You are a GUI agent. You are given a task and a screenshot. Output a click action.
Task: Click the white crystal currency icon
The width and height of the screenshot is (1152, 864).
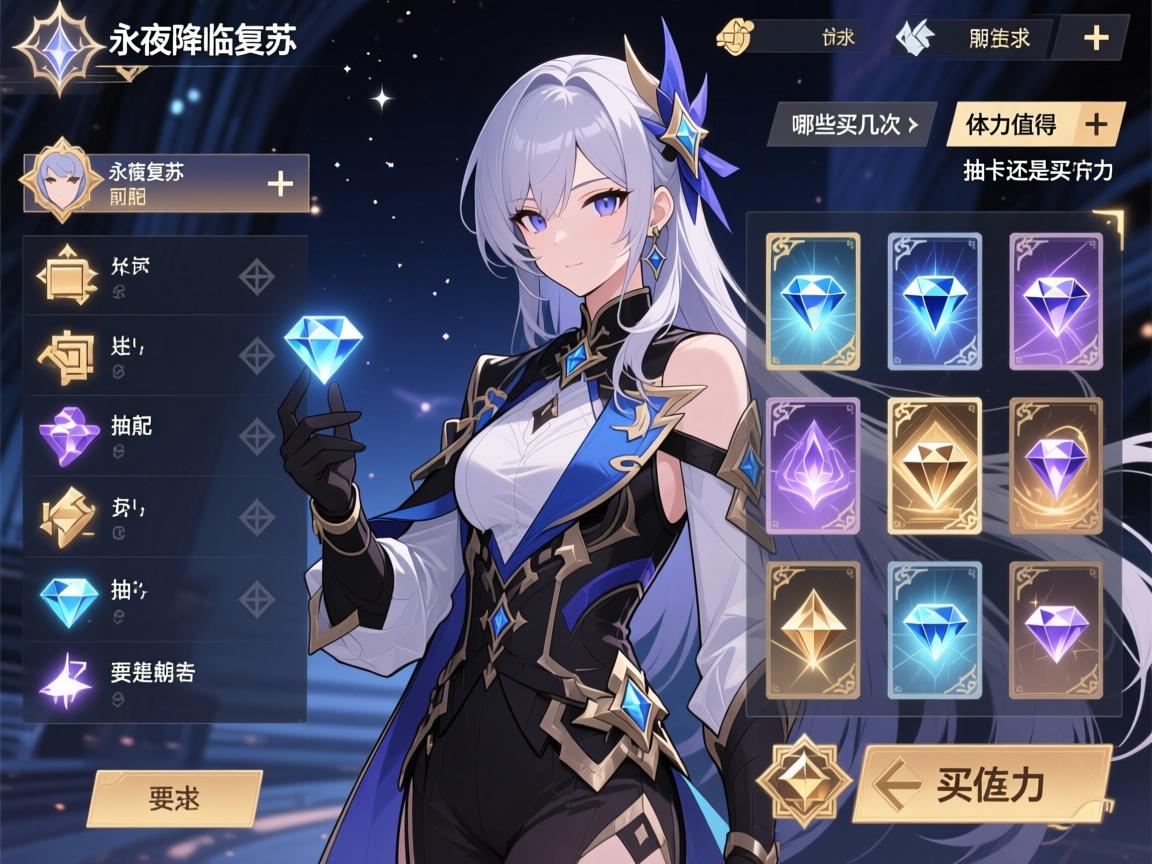pyautogui.click(x=916, y=38)
